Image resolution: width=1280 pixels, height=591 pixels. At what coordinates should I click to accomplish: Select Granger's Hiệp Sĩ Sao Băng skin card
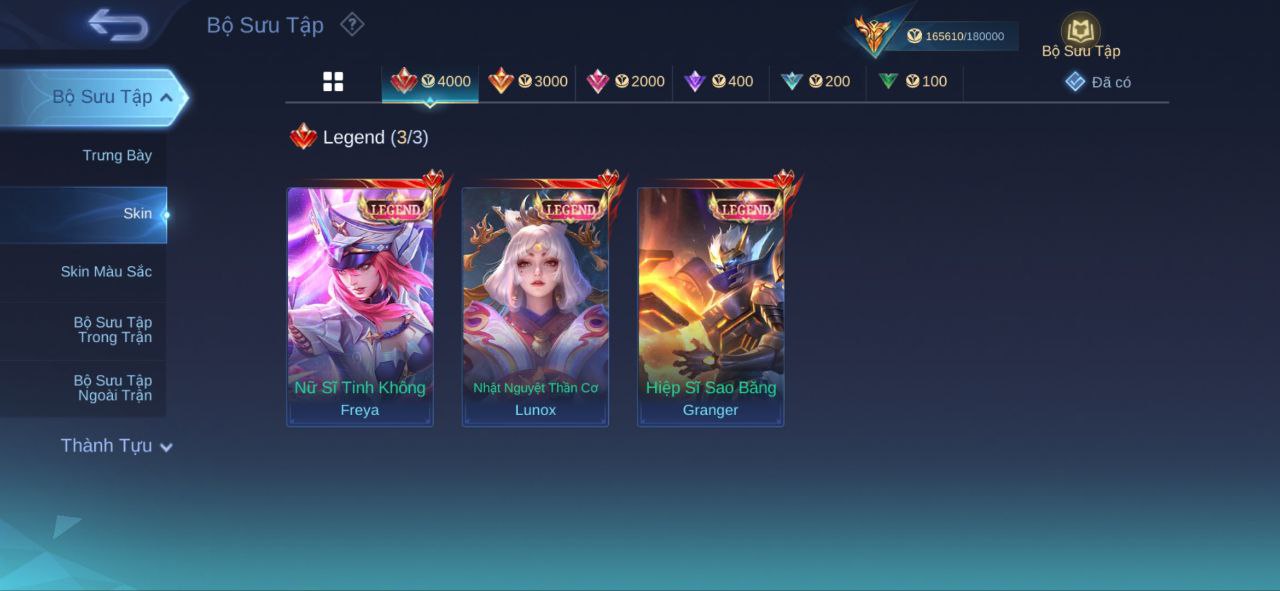pos(711,307)
